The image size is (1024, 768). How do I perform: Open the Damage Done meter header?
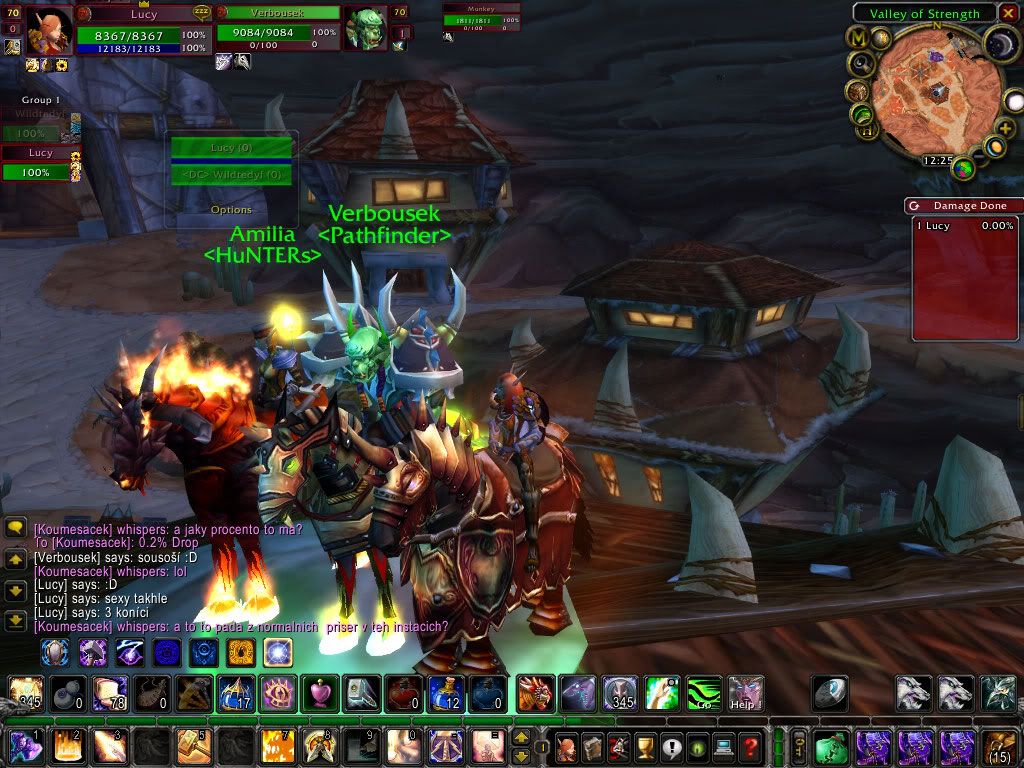pos(963,205)
